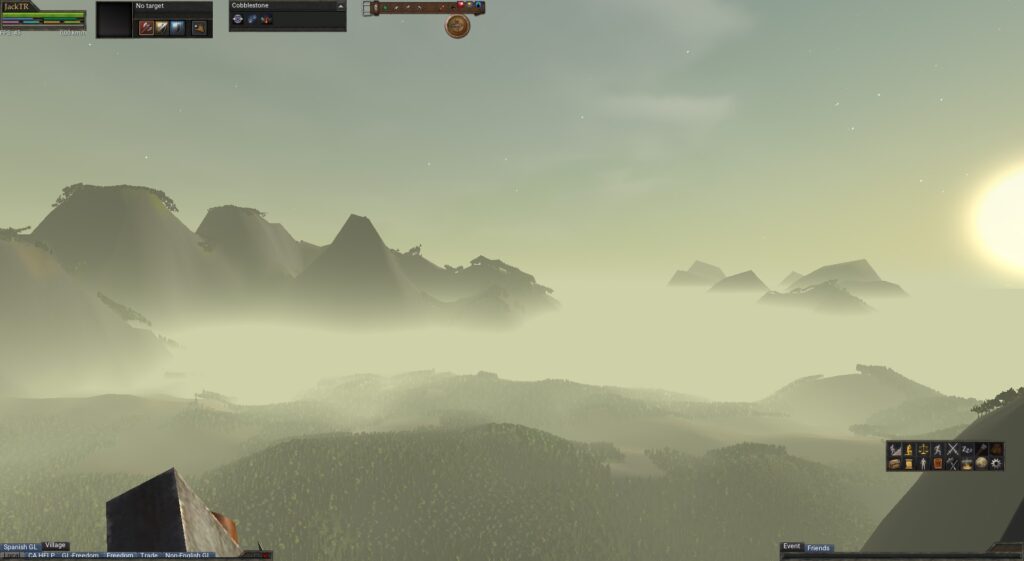Select the Event tab
Viewport: 1024px width, 561px height.
click(791, 547)
